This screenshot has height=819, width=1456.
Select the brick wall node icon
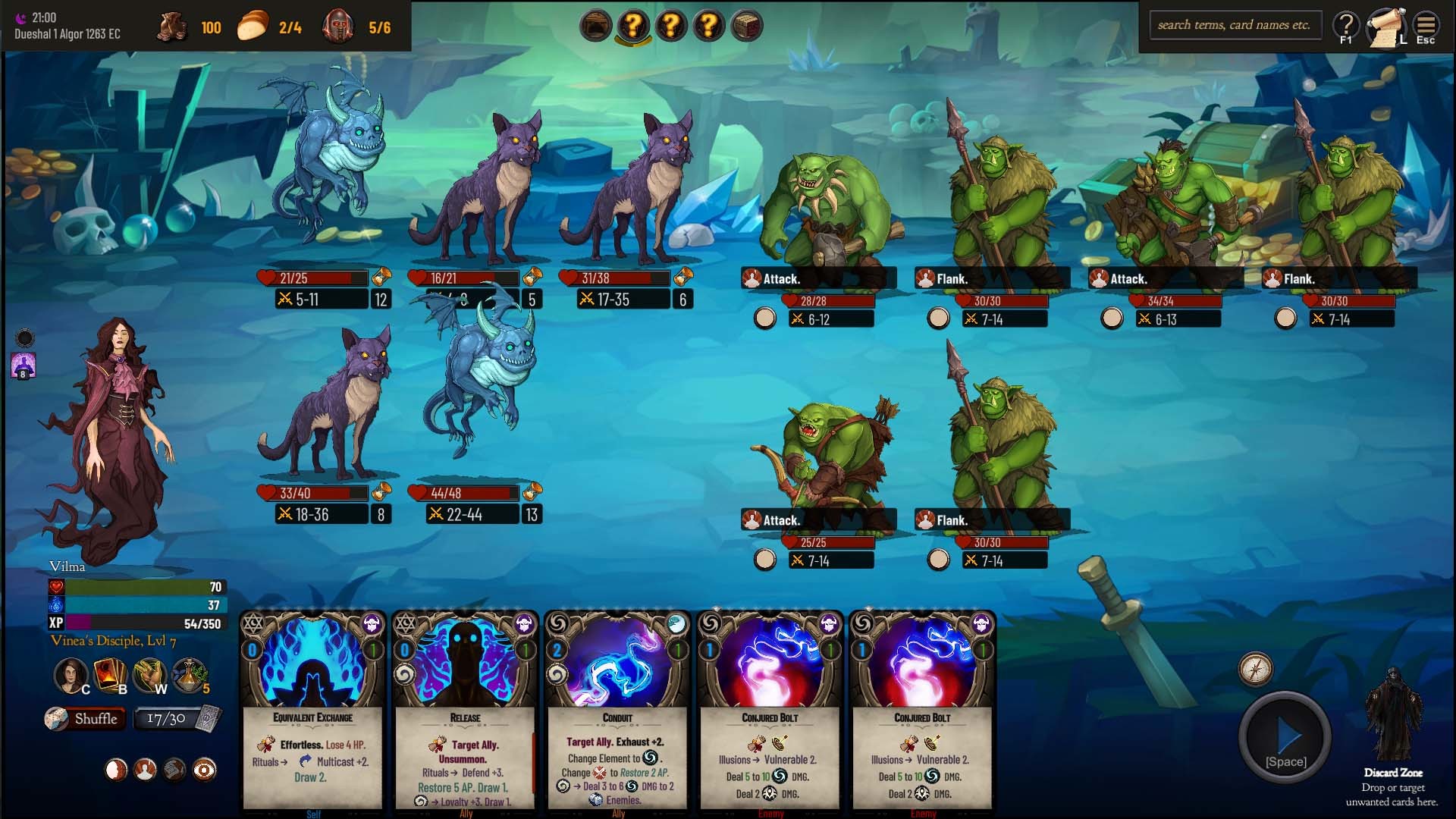pyautogui.click(x=747, y=27)
